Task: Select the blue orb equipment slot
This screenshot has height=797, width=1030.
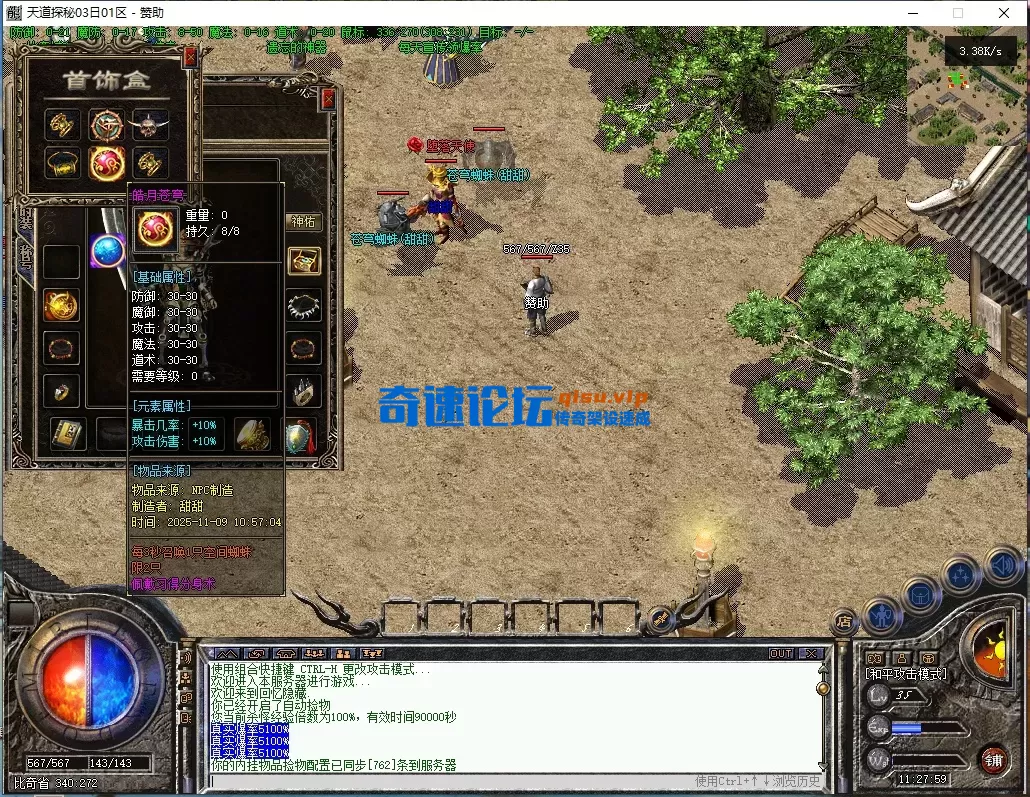Action: click(x=107, y=250)
